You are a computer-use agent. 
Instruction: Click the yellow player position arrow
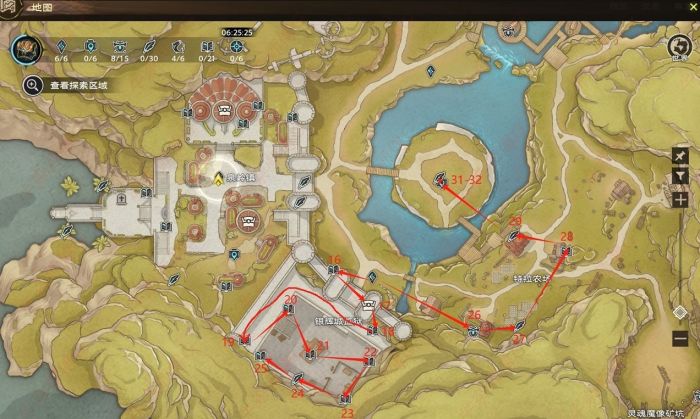point(217,177)
